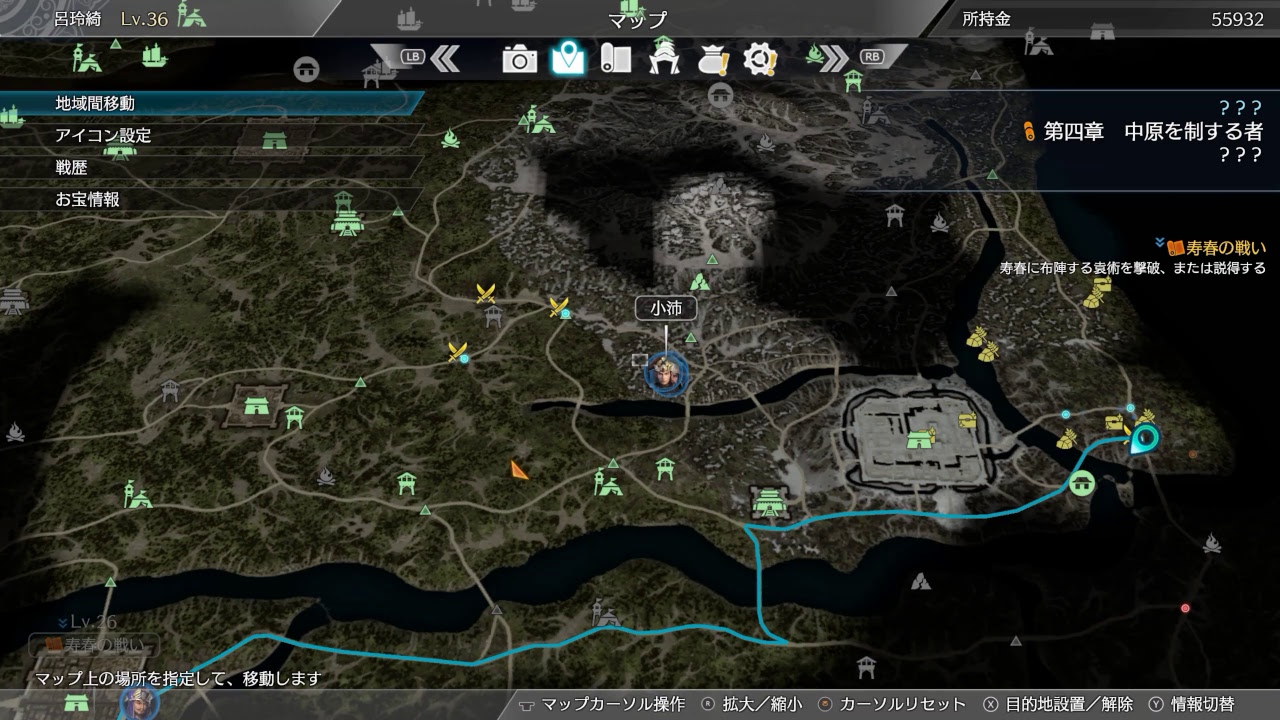
Task: Open the scroll document tab
Action: pos(615,60)
